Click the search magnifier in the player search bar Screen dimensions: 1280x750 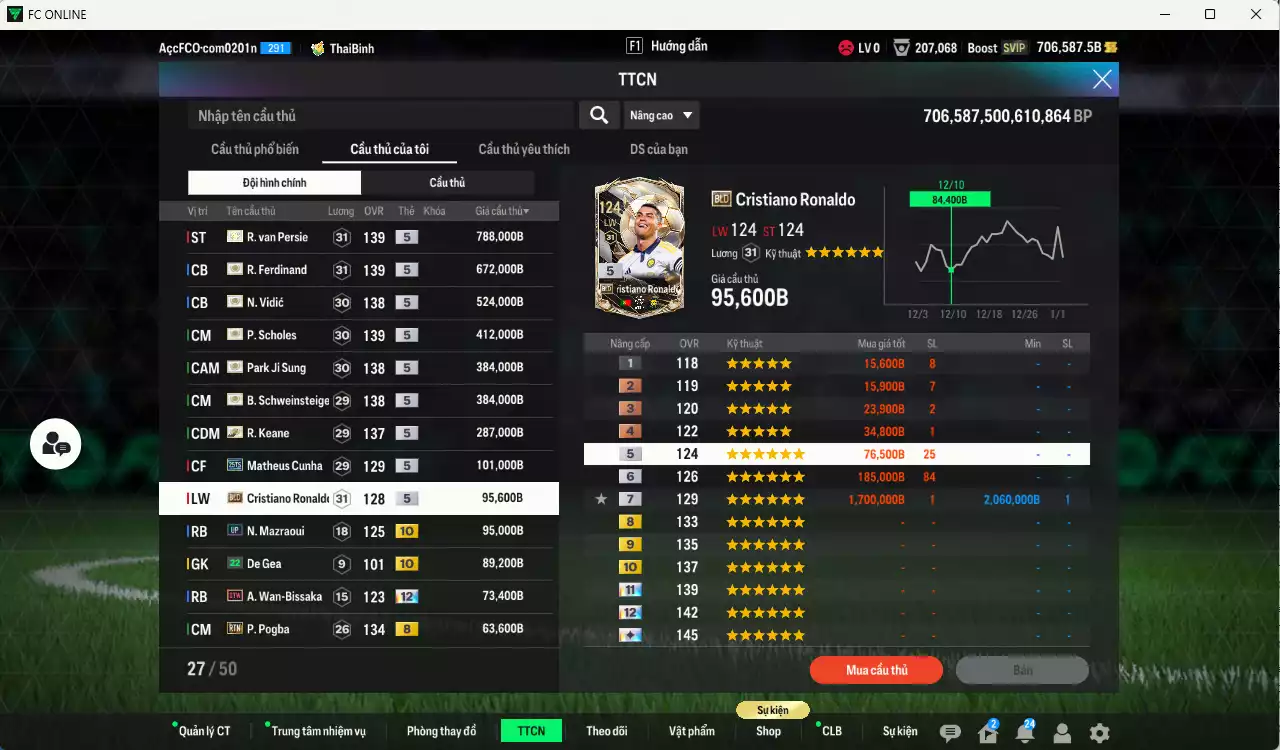pos(598,115)
